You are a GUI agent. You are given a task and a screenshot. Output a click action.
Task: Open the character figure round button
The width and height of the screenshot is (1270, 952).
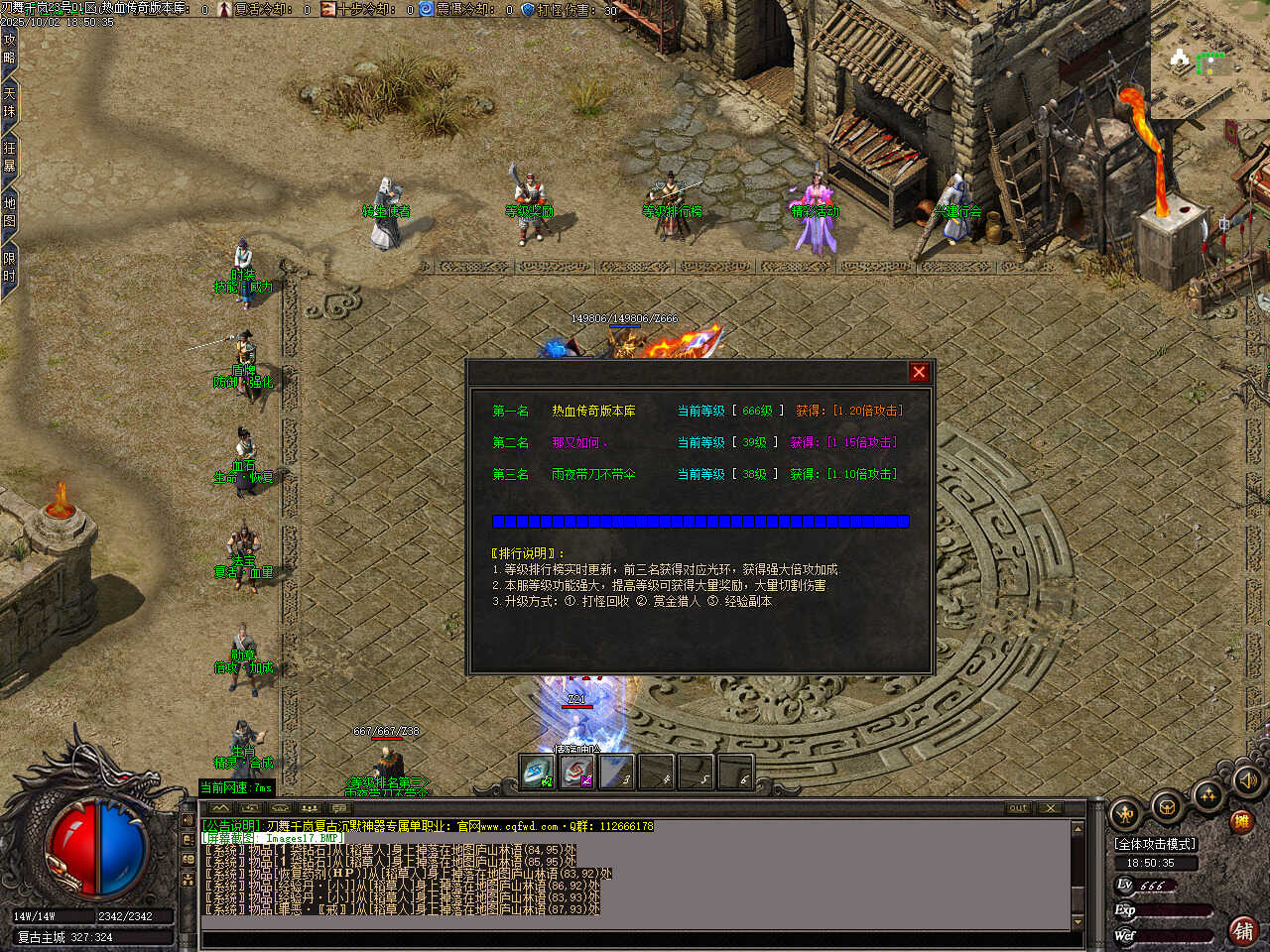[x=1125, y=815]
